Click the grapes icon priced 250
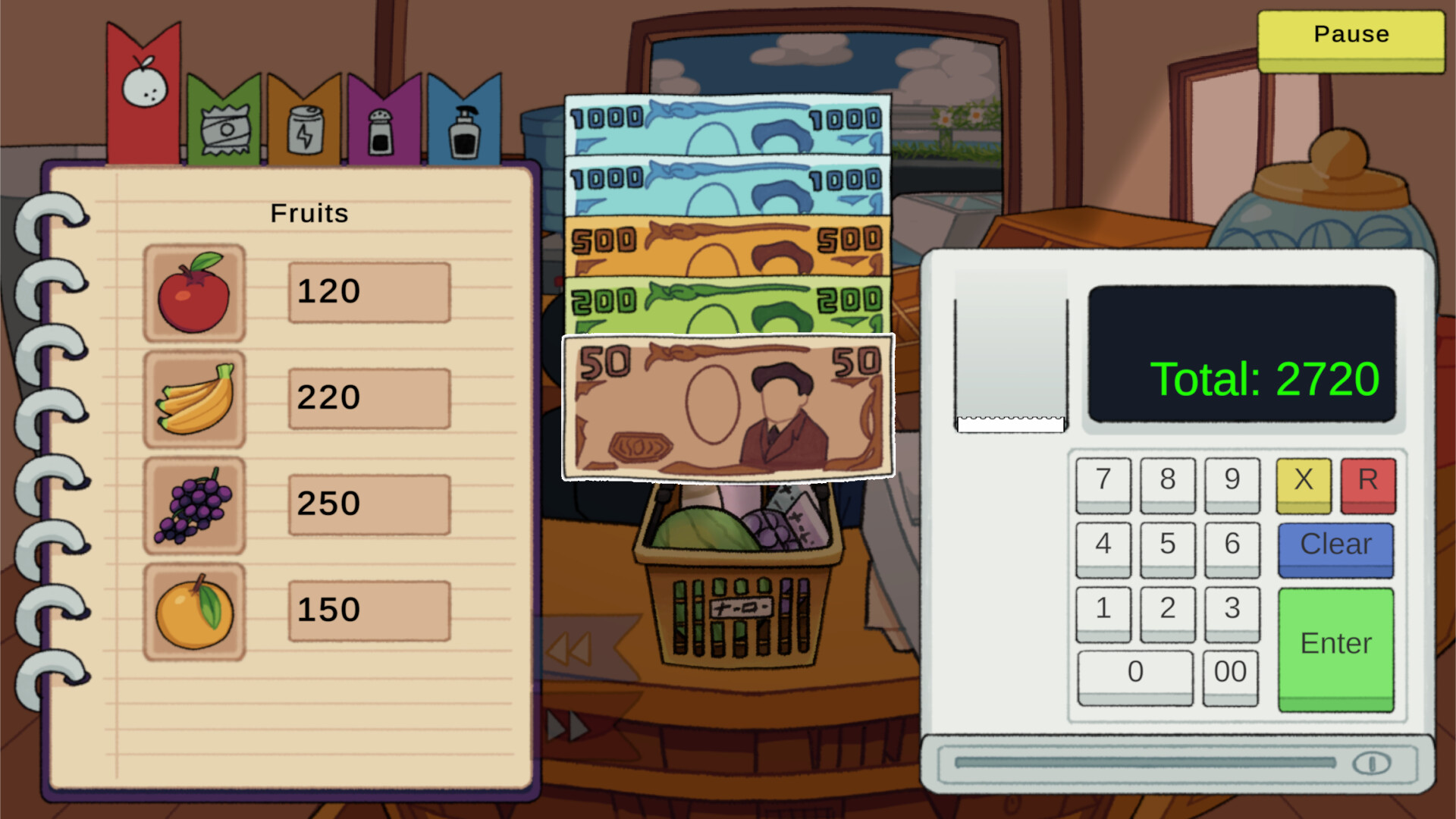 coord(194,504)
